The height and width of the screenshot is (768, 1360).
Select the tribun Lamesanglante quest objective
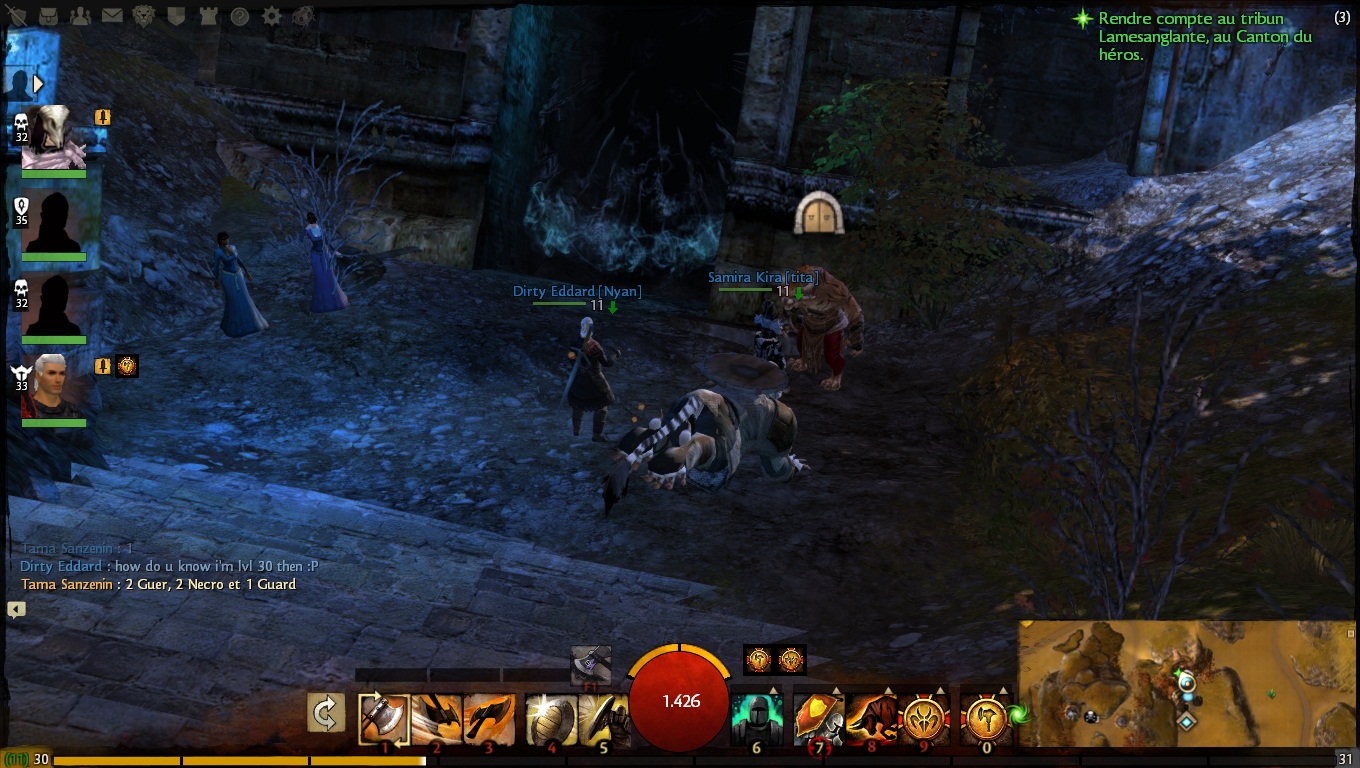pyautogui.click(x=1204, y=36)
